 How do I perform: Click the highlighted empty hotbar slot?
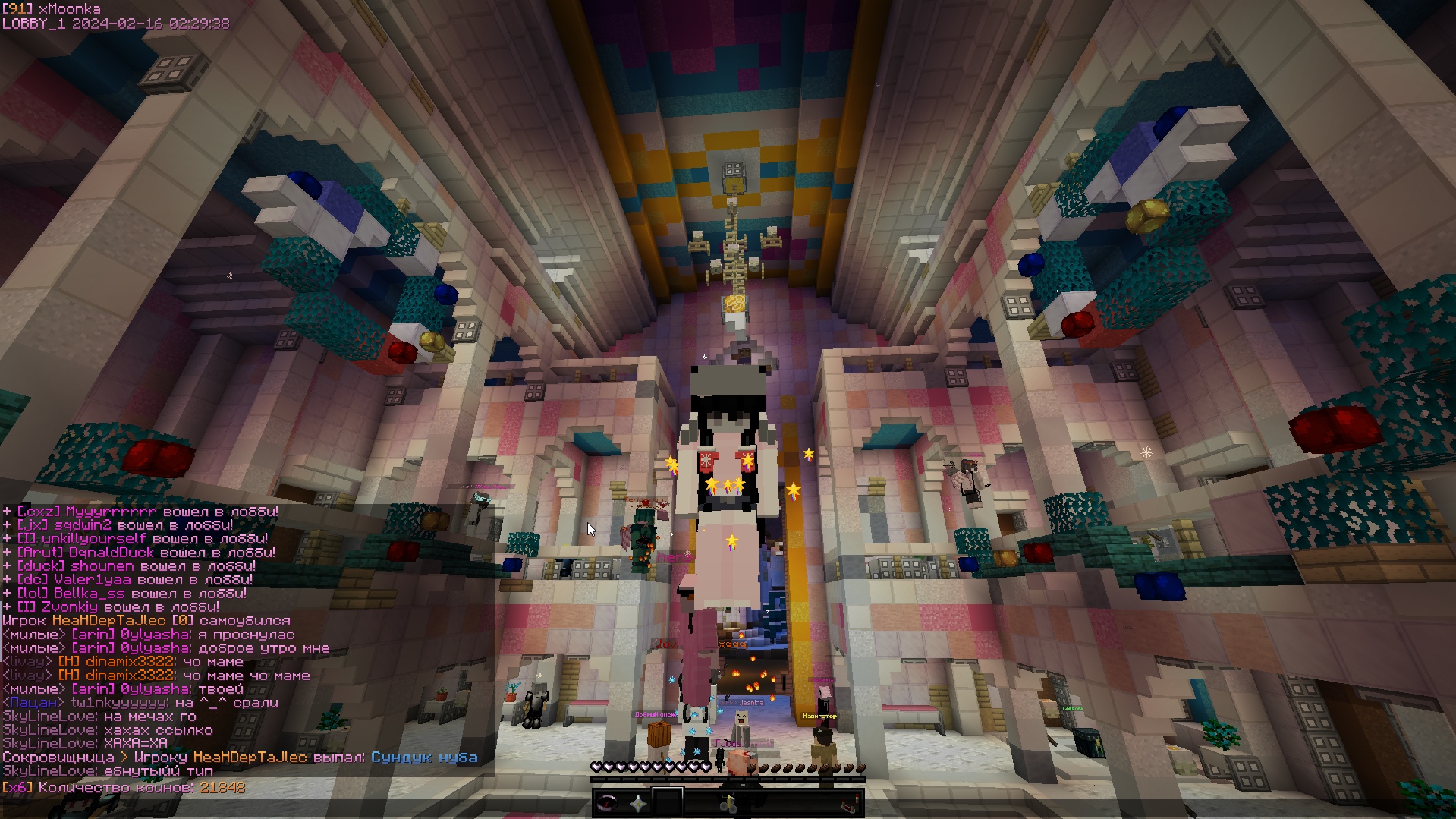pyautogui.click(x=668, y=803)
